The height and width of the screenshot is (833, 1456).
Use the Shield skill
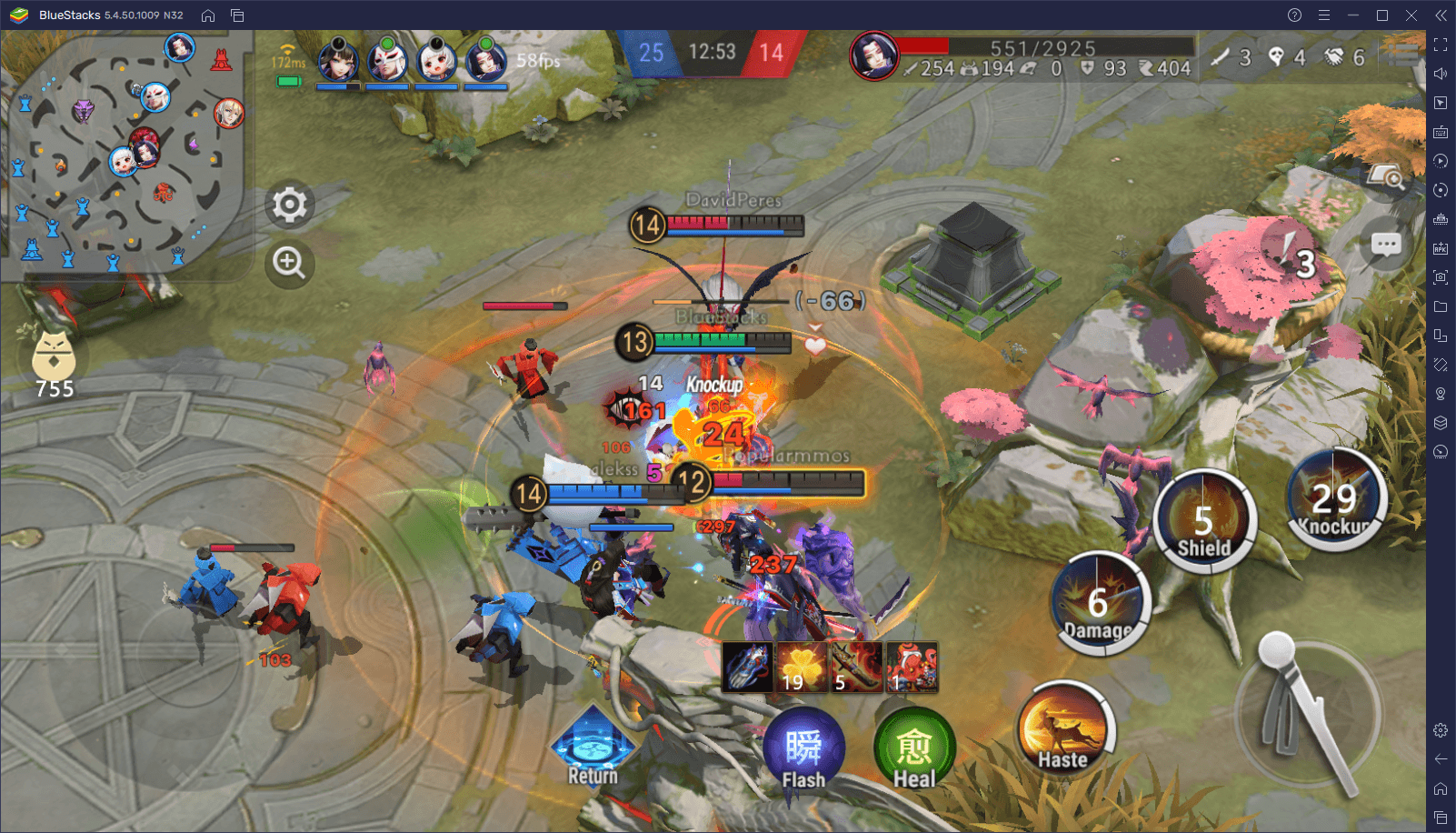coord(1204,521)
